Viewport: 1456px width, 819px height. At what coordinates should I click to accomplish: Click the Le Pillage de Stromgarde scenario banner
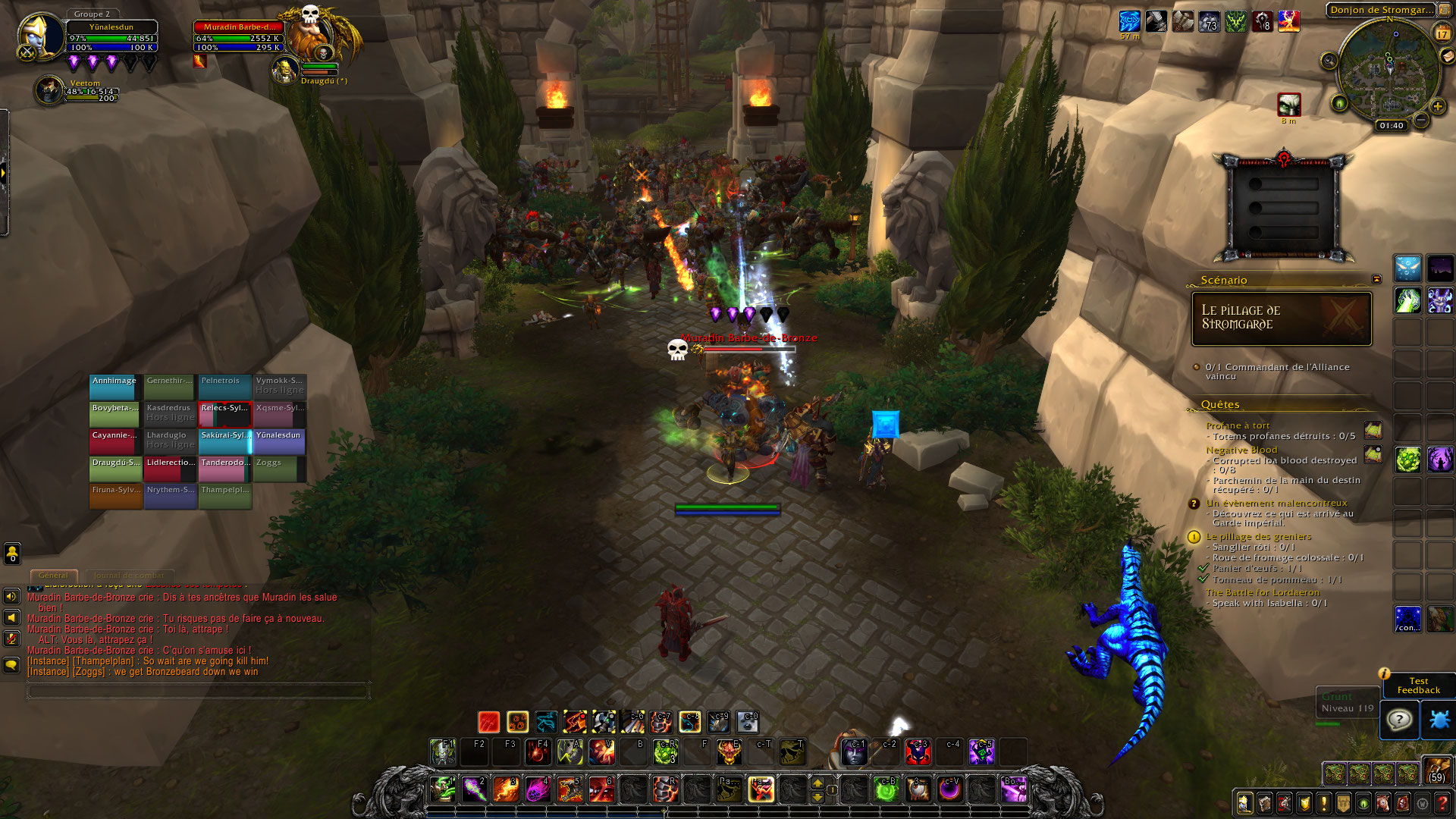click(1282, 318)
